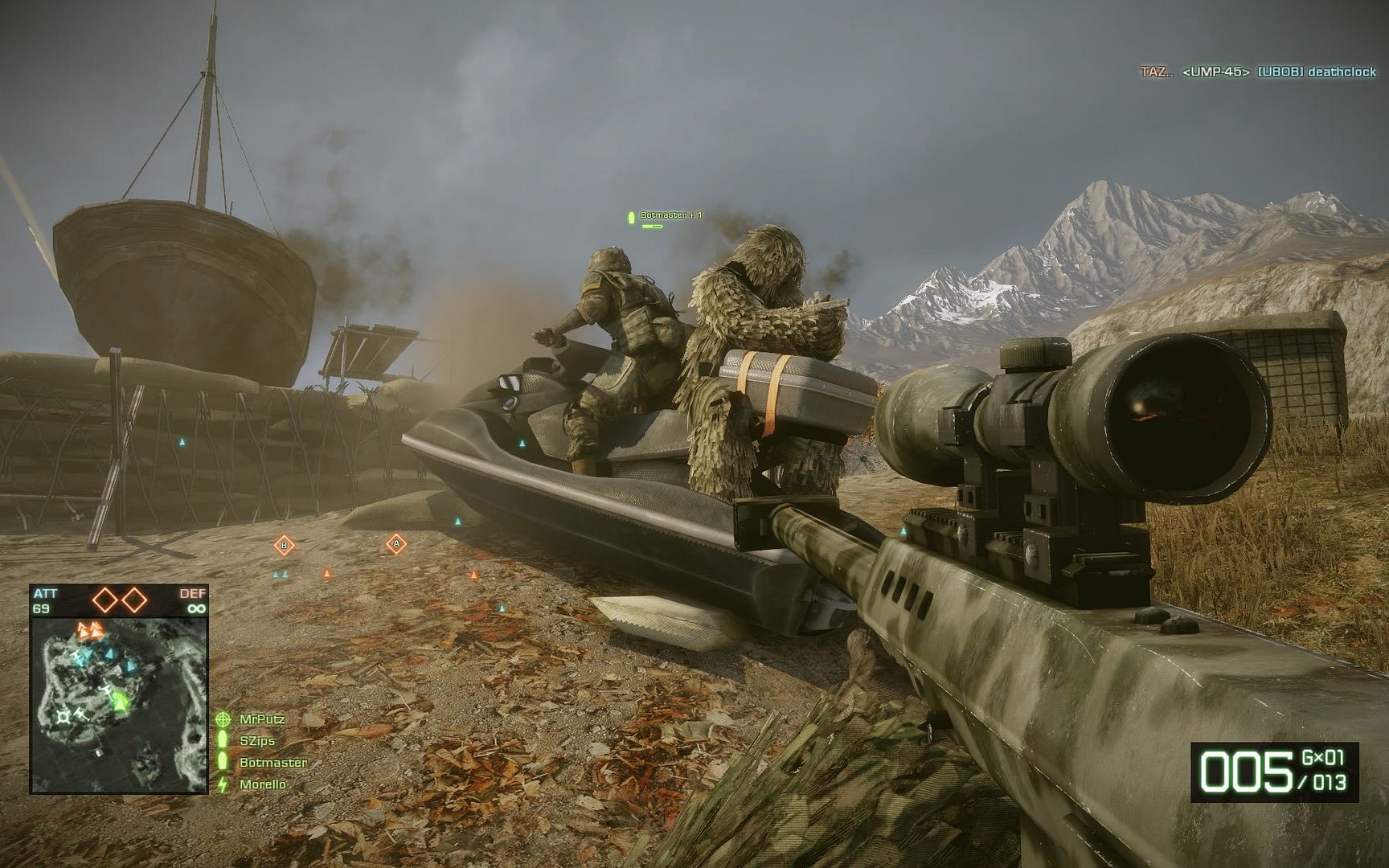Select objective marker A
This screenshot has width=1389, height=868.
(395, 544)
